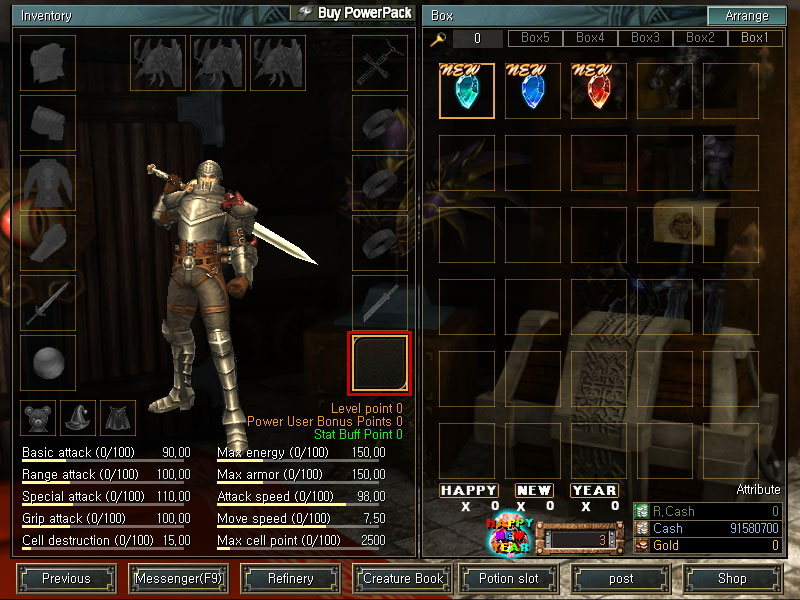Show the Box2 tab
The width and height of the screenshot is (800, 600).
coord(700,38)
